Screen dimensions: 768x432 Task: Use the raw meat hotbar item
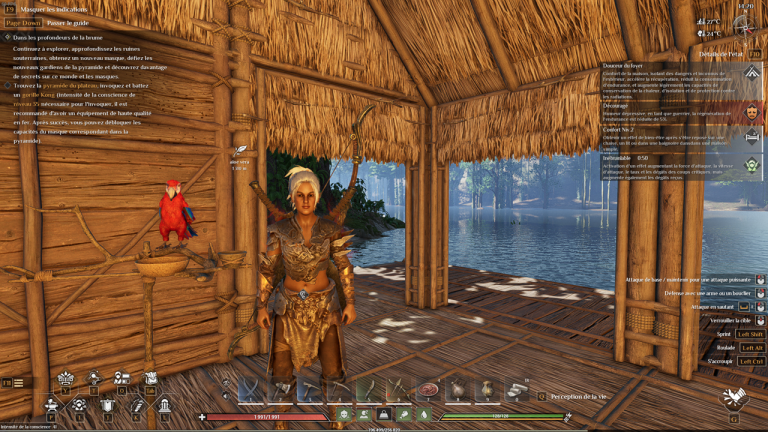tap(429, 389)
